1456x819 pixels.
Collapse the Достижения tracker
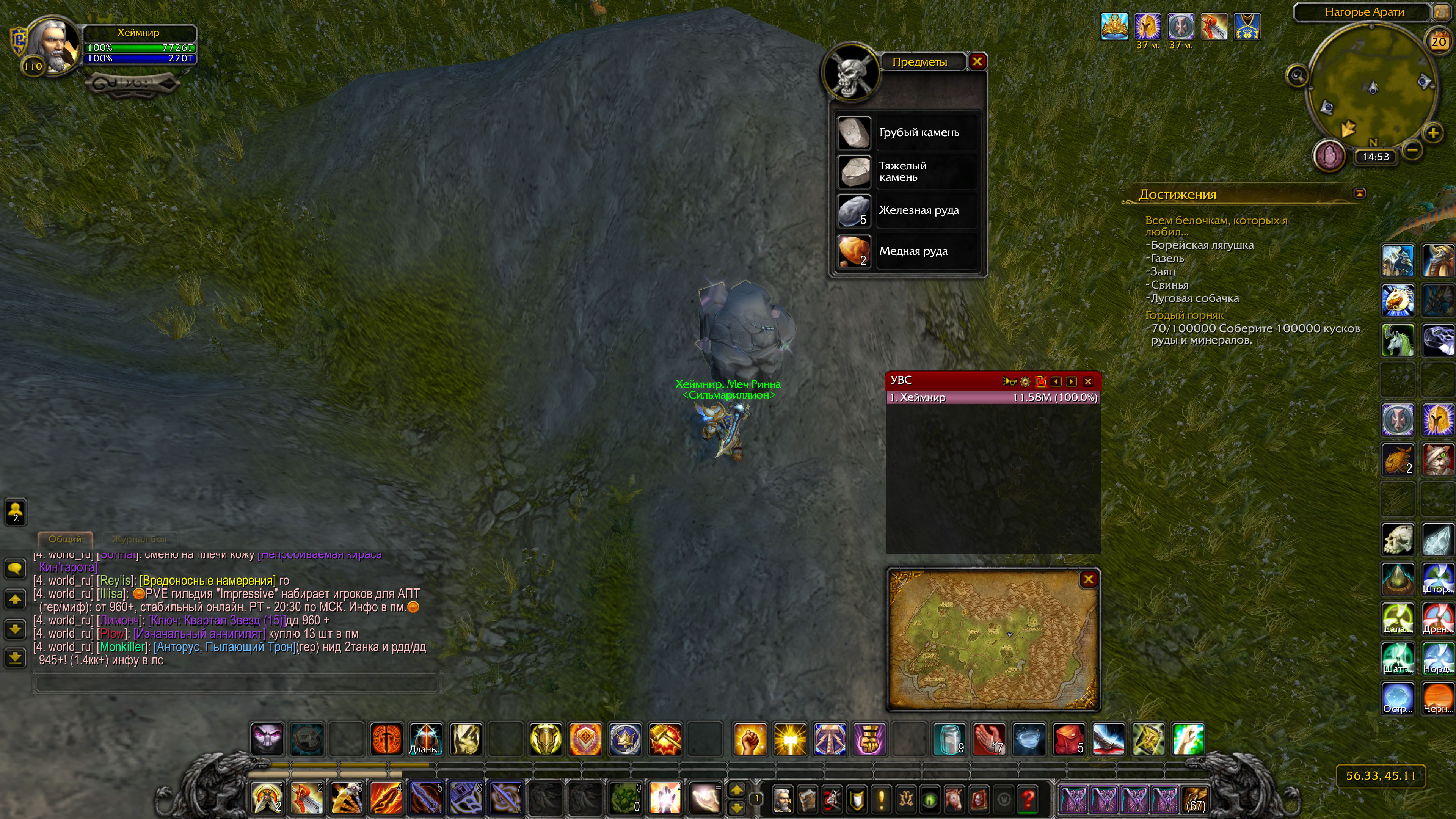click(x=1360, y=194)
